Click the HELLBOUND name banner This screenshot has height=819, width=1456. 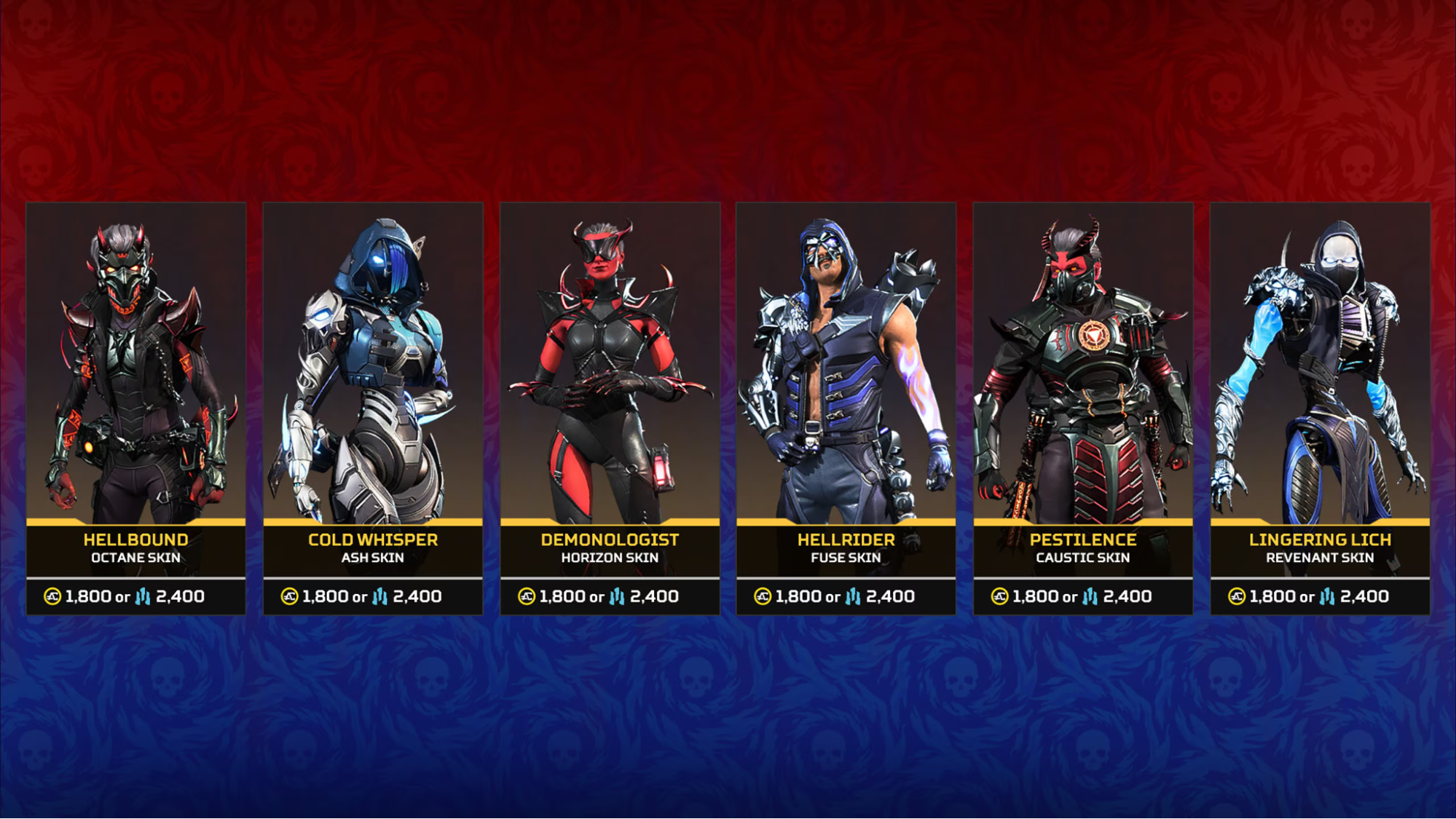pos(135,540)
